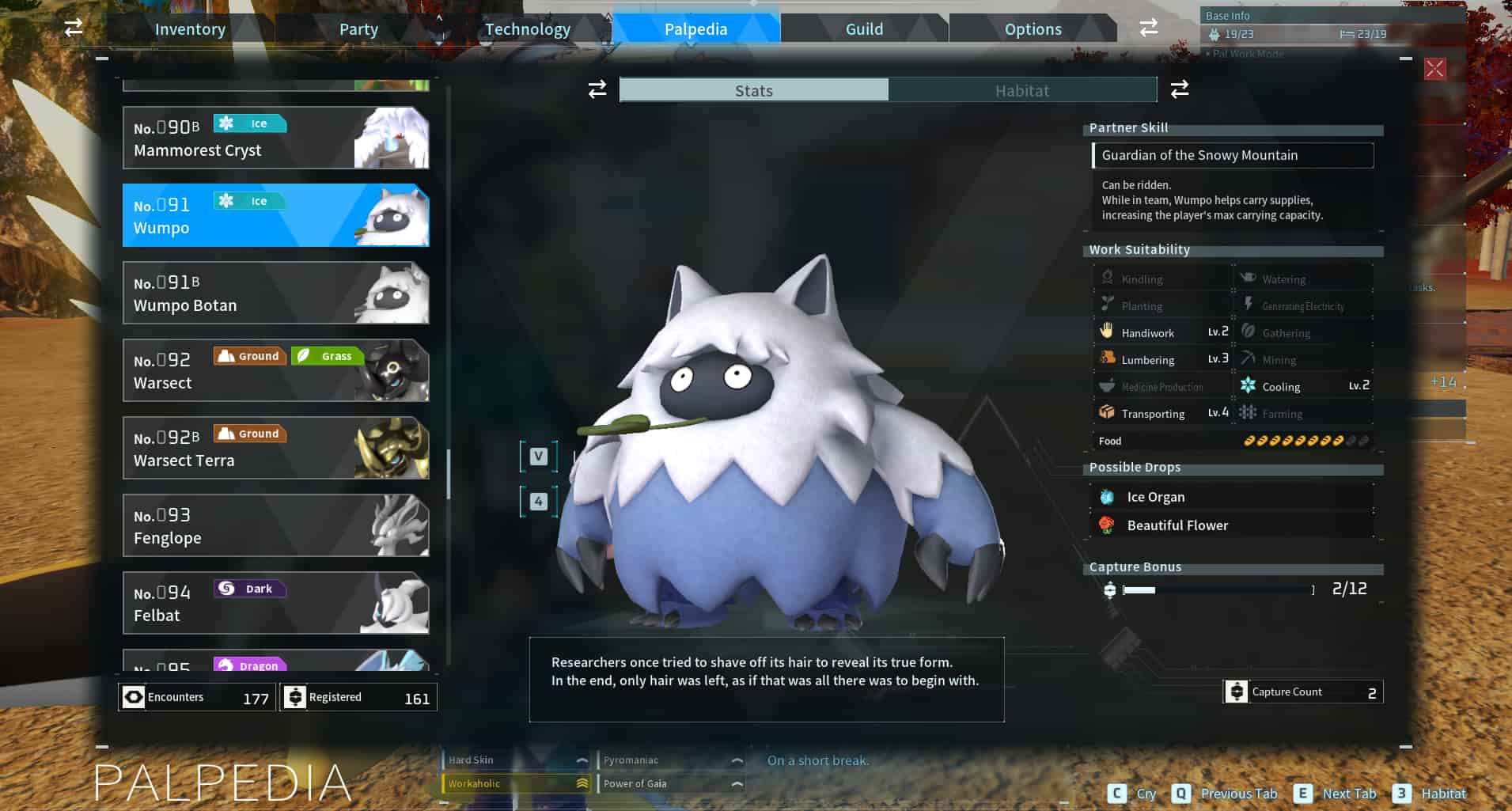Image resolution: width=1512 pixels, height=811 pixels.
Task: Switch to the Habitat tab
Action: point(1021,89)
